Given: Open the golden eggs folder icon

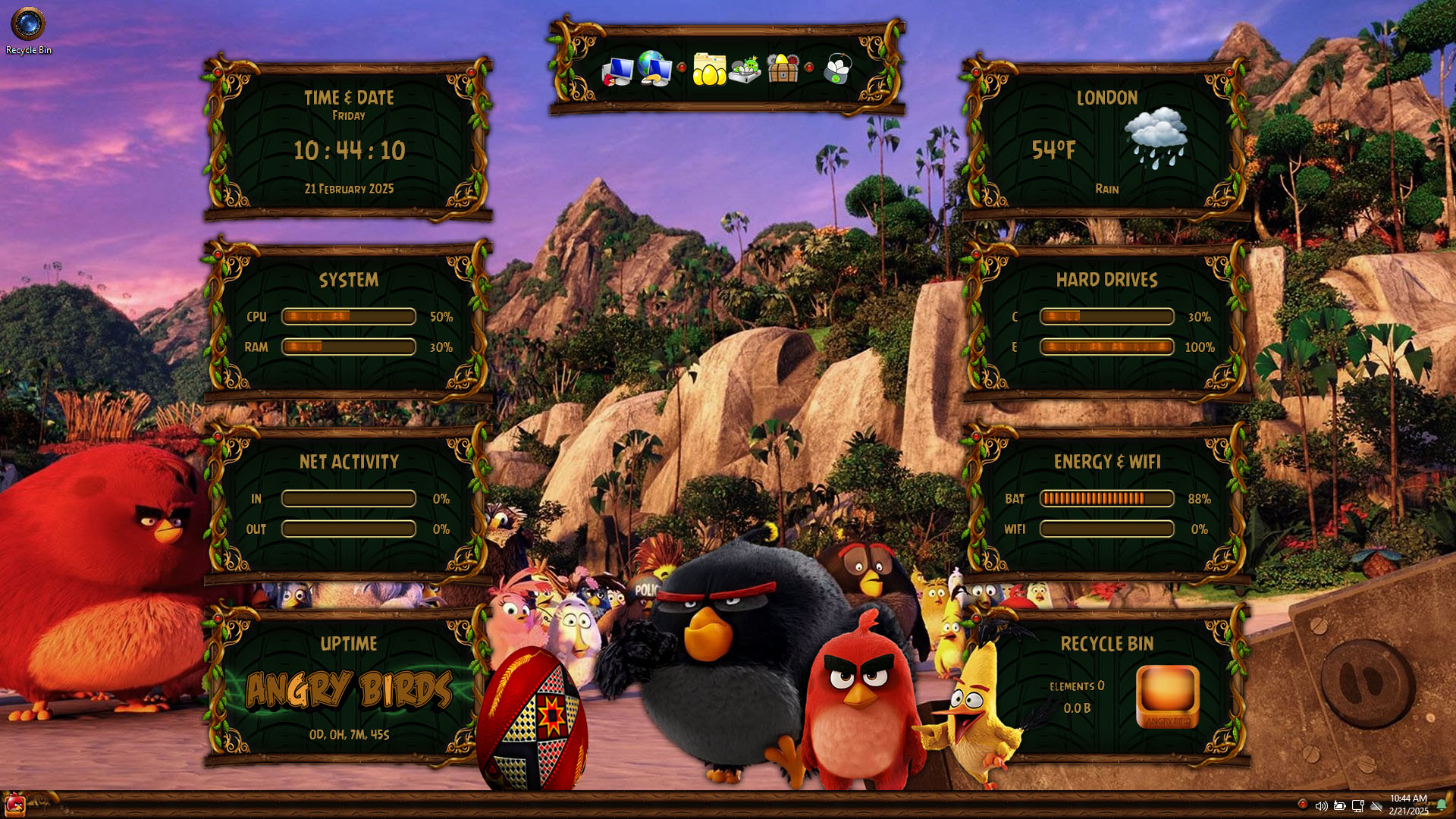Looking at the screenshot, I should point(709,70).
